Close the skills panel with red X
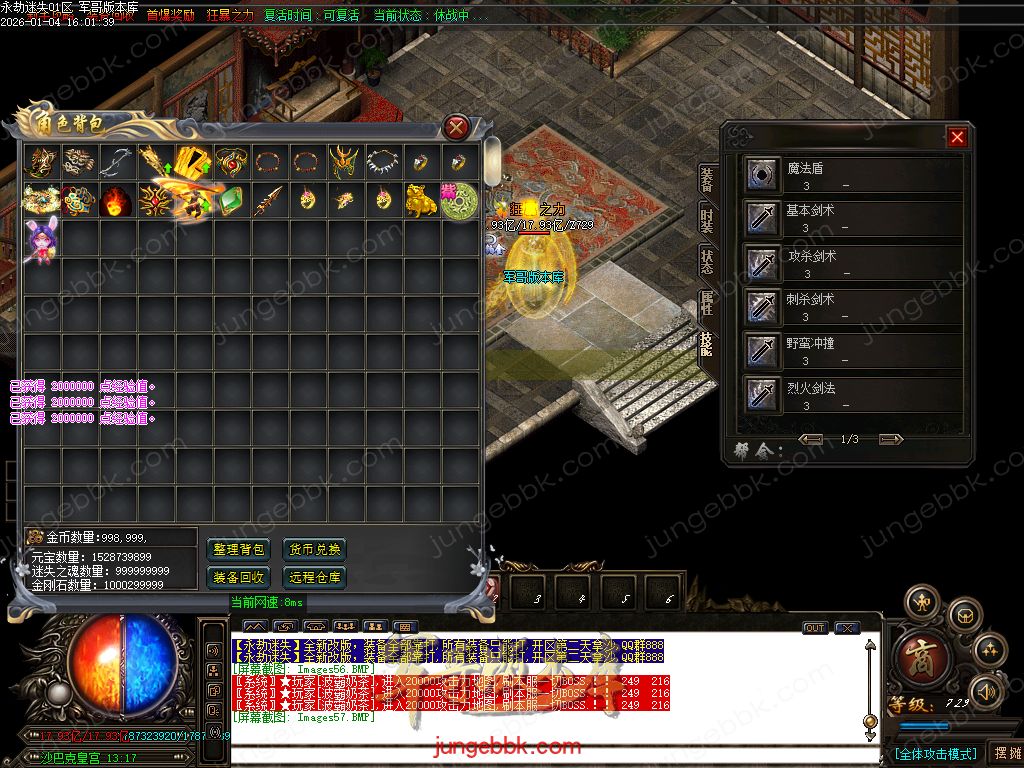 tap(957, 137)
